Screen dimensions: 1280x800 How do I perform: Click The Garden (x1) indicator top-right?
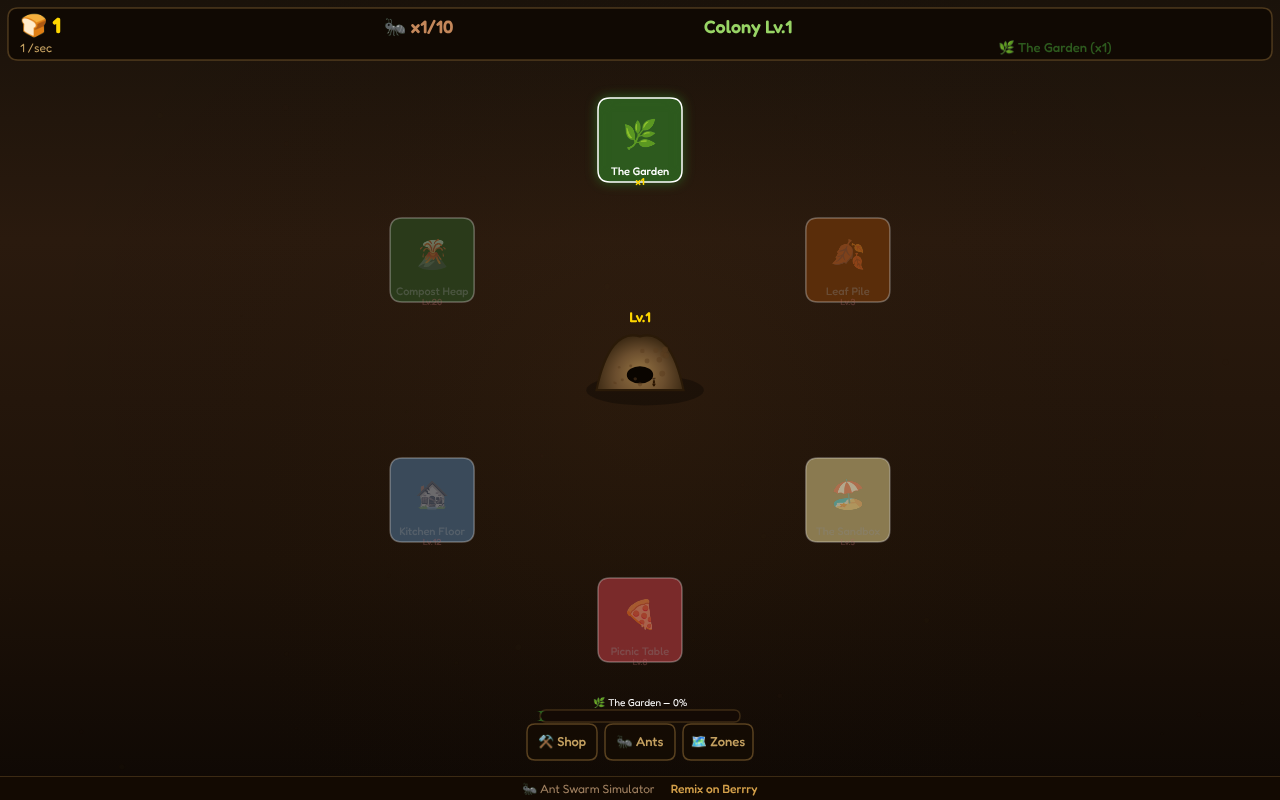[1055, 47]
